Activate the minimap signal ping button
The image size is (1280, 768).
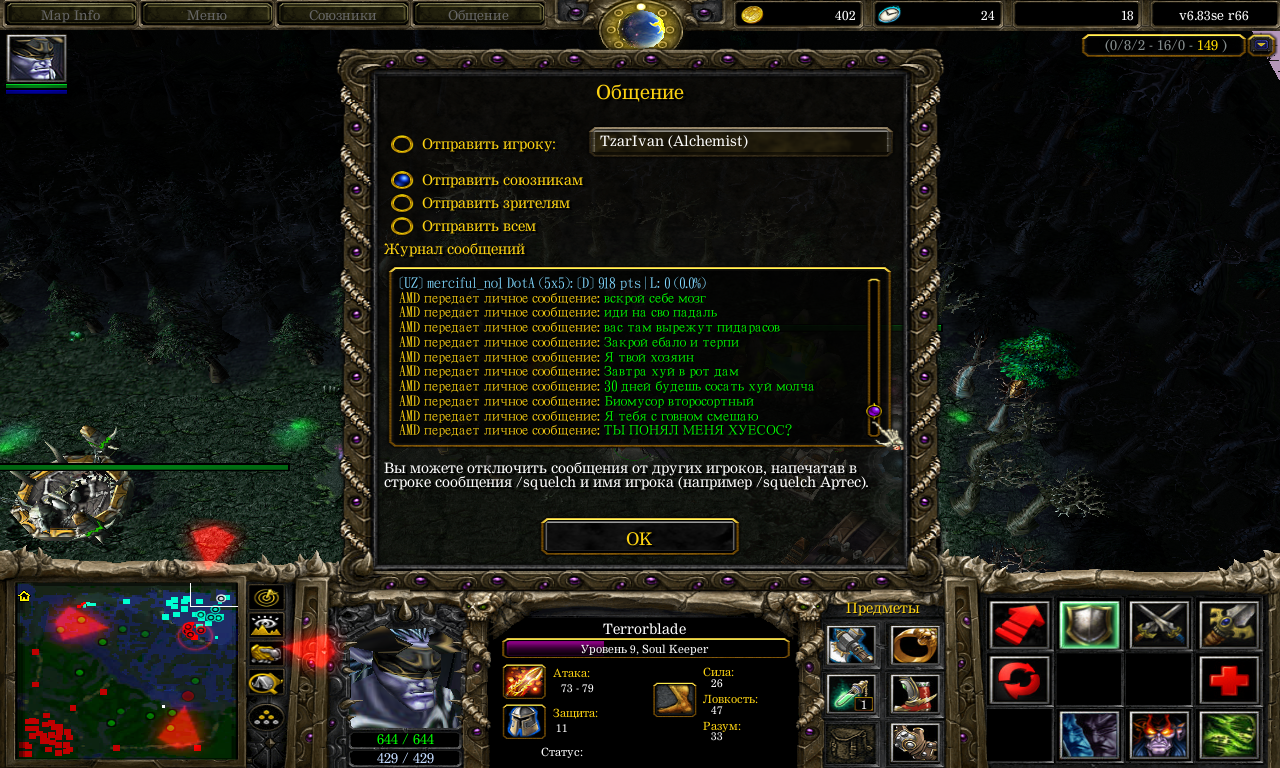[x=266, y=597]
